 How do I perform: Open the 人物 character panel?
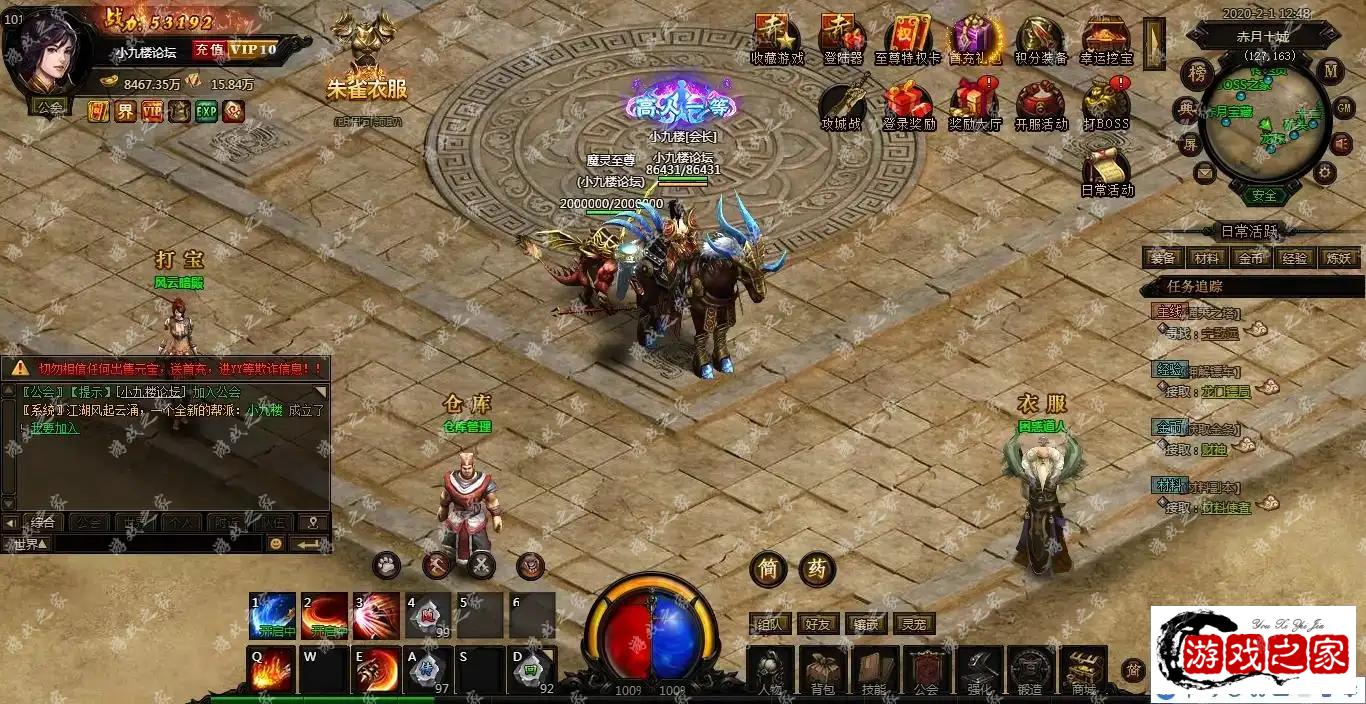[x=770, y=669]
